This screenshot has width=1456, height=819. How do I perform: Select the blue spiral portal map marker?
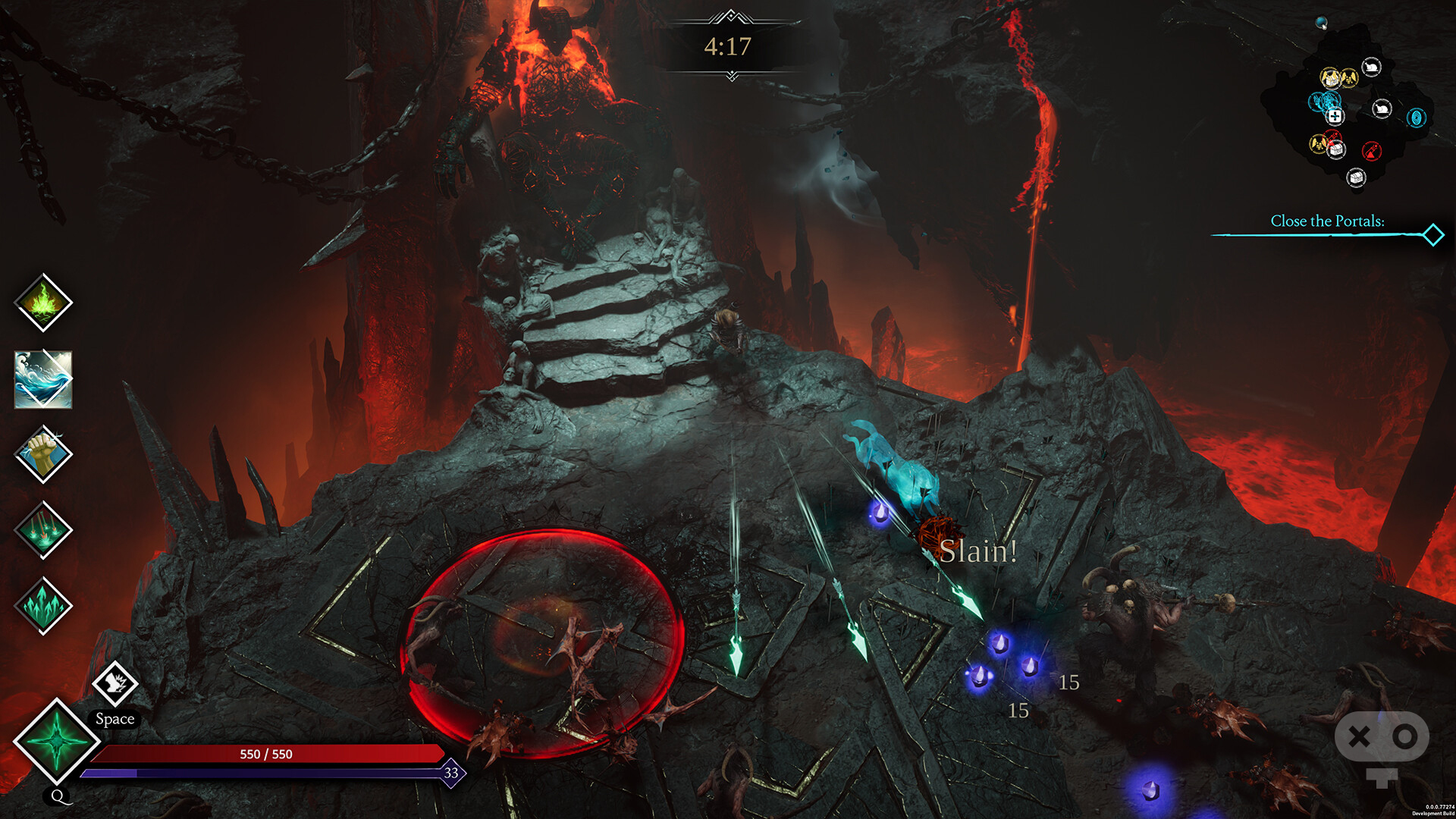click(1416, 118)
